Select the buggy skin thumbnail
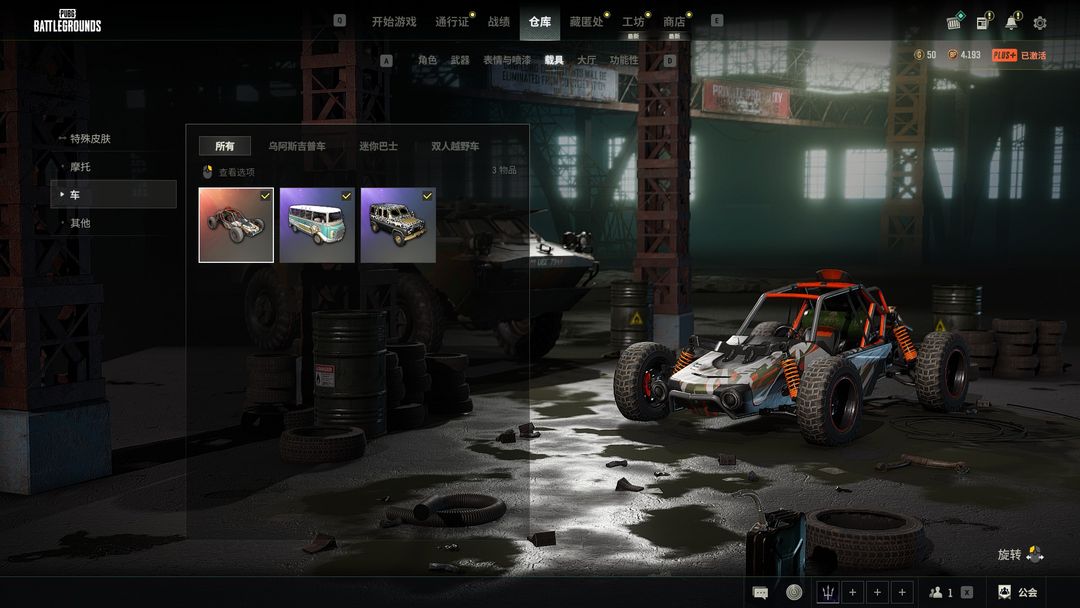This screenshot has width=1080, height=608. pos(236,225)
